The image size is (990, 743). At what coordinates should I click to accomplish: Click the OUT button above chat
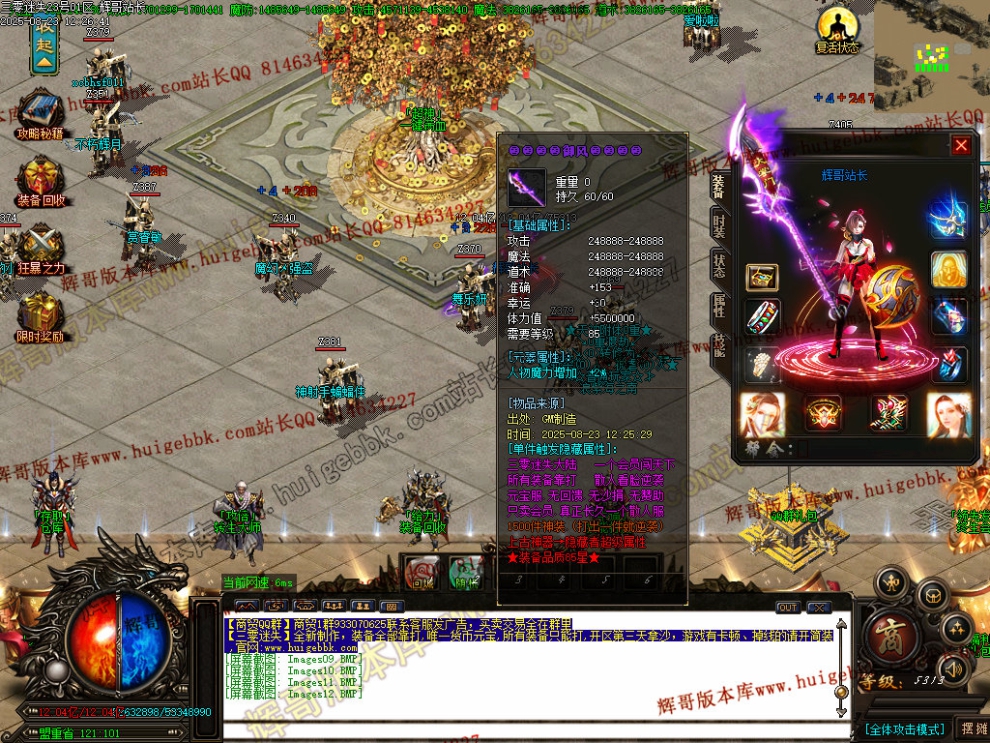pyautogui.click(x=788, y=607)
